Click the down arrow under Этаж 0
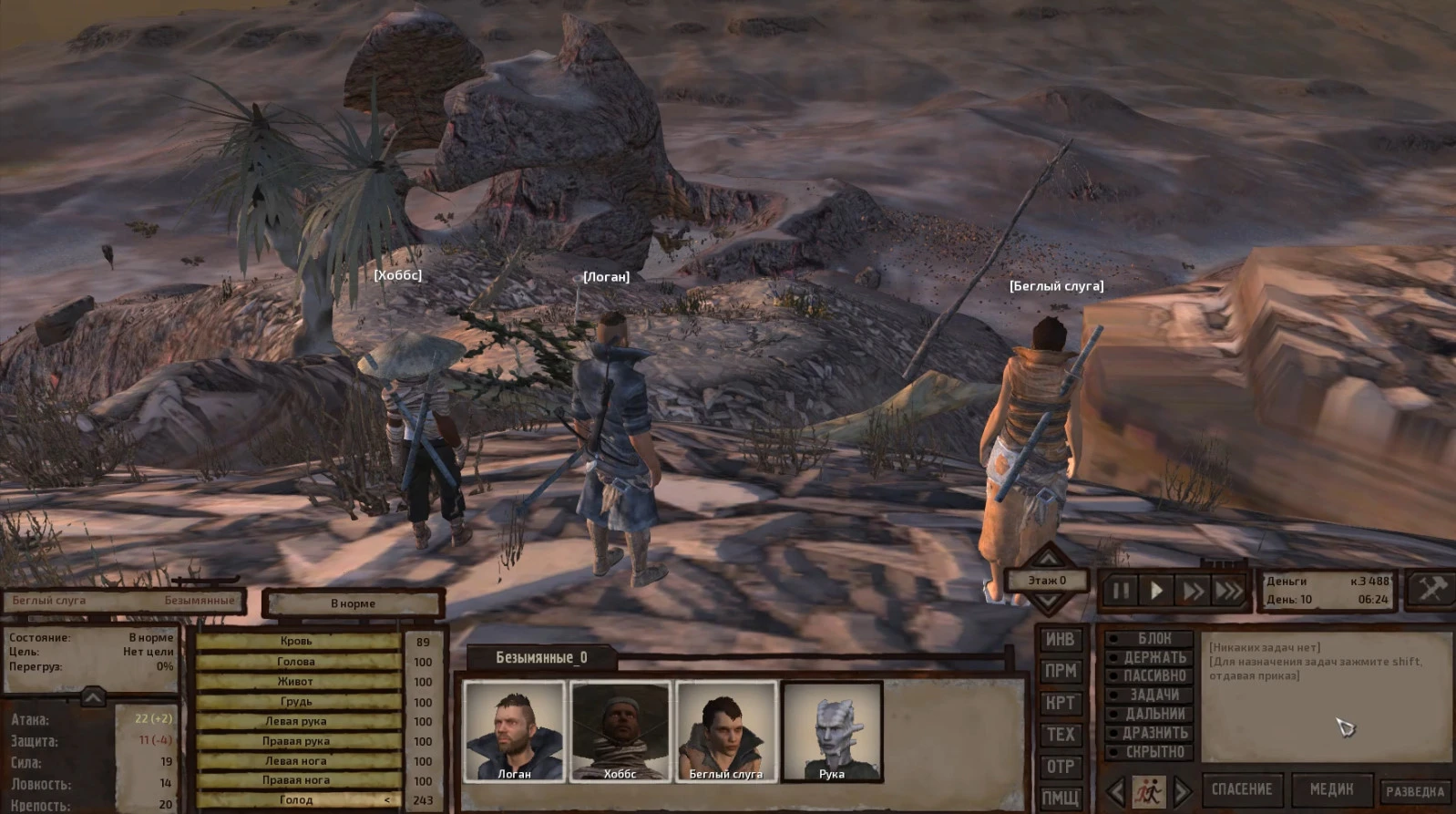 coord(1050,601)
